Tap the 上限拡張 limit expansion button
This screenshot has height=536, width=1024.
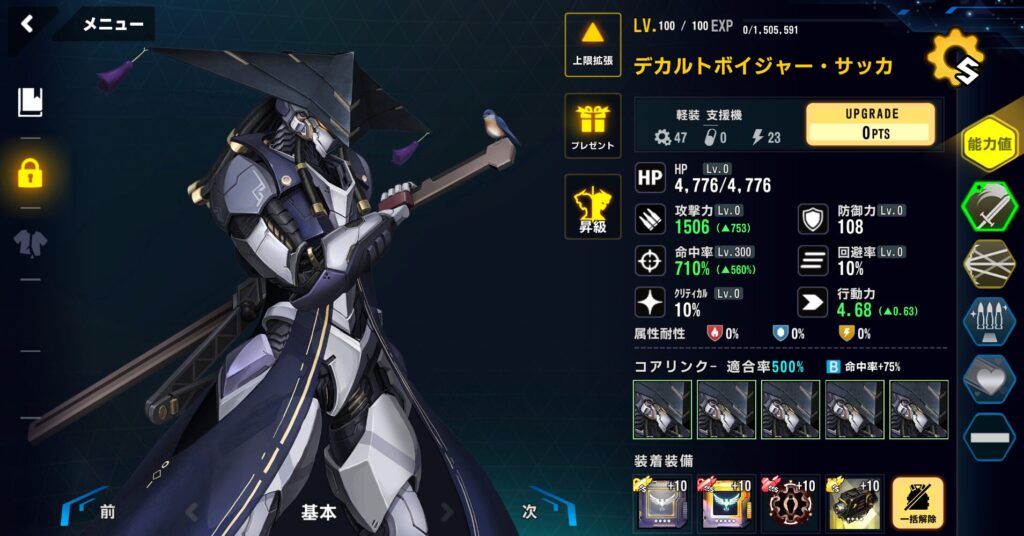click(593, 45)
